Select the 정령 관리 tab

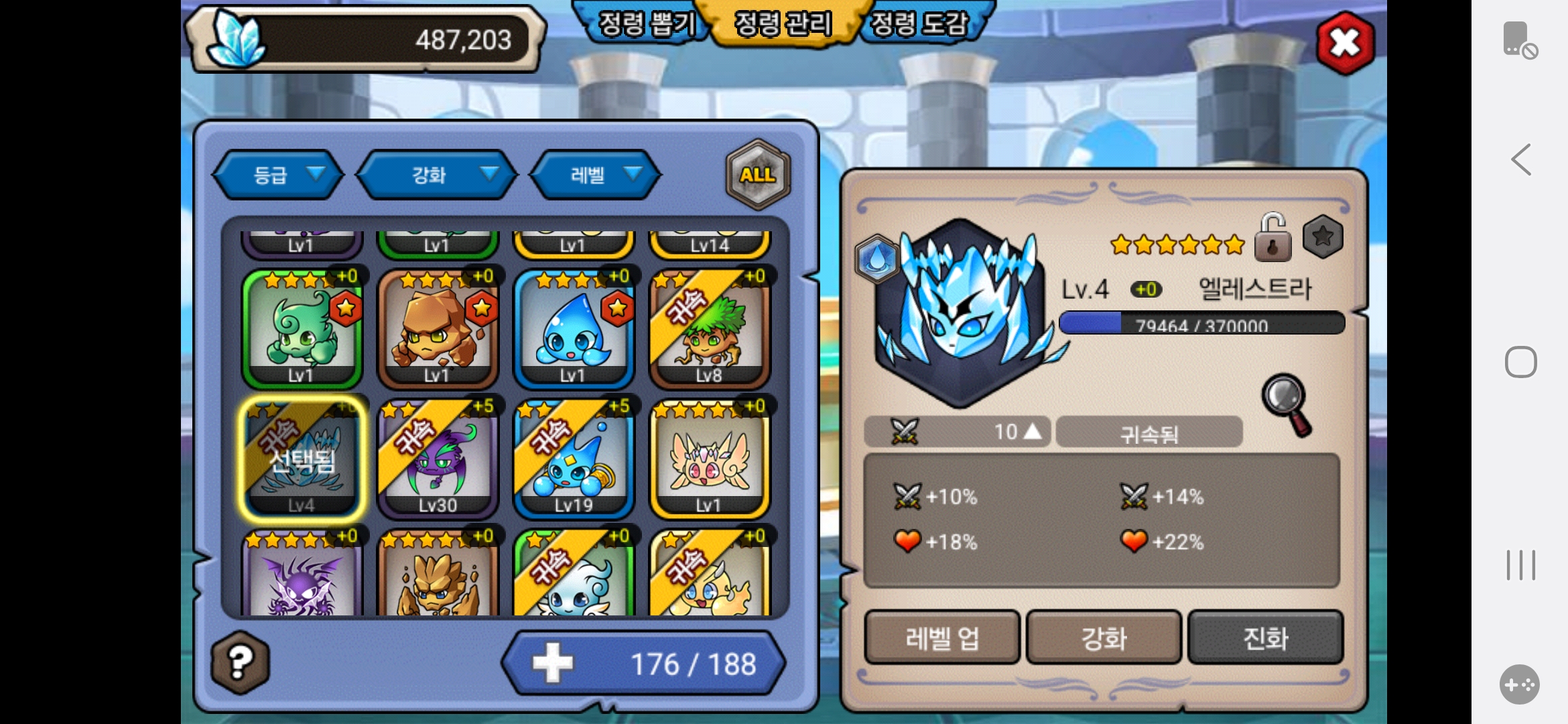point(783,24)
